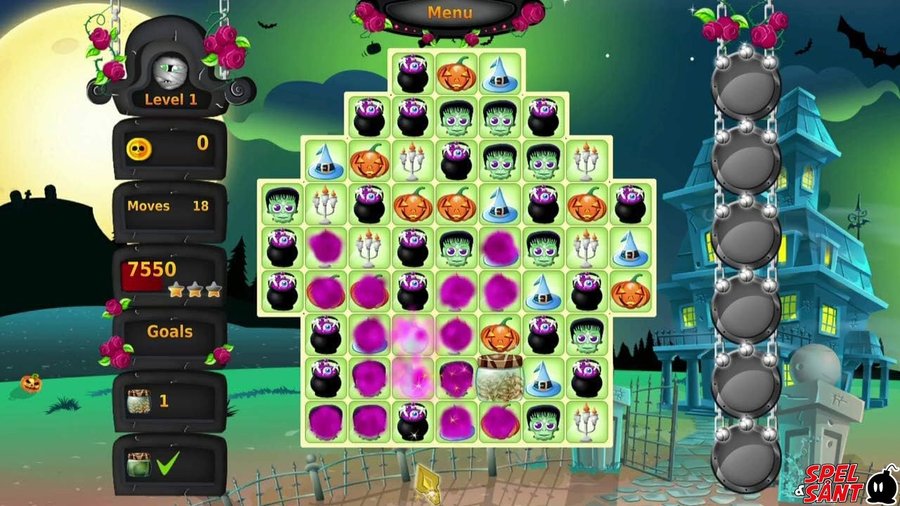Select the witch hat in the board's top row
This screenshot has height=506, width=900.
click(498, 73)
